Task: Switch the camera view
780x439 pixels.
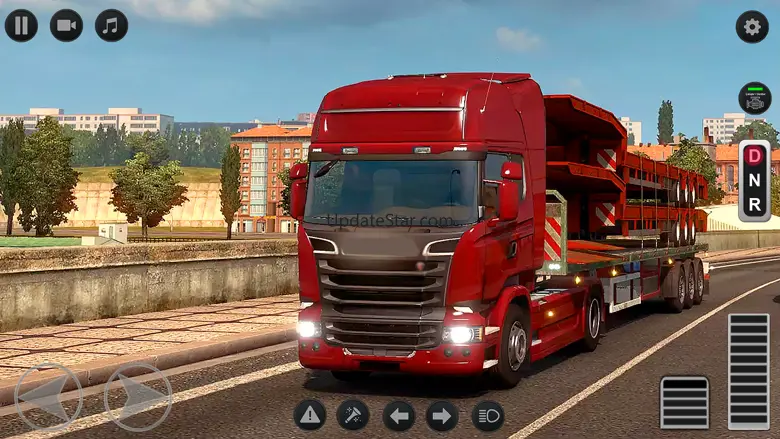Action: tap(66, 25)
